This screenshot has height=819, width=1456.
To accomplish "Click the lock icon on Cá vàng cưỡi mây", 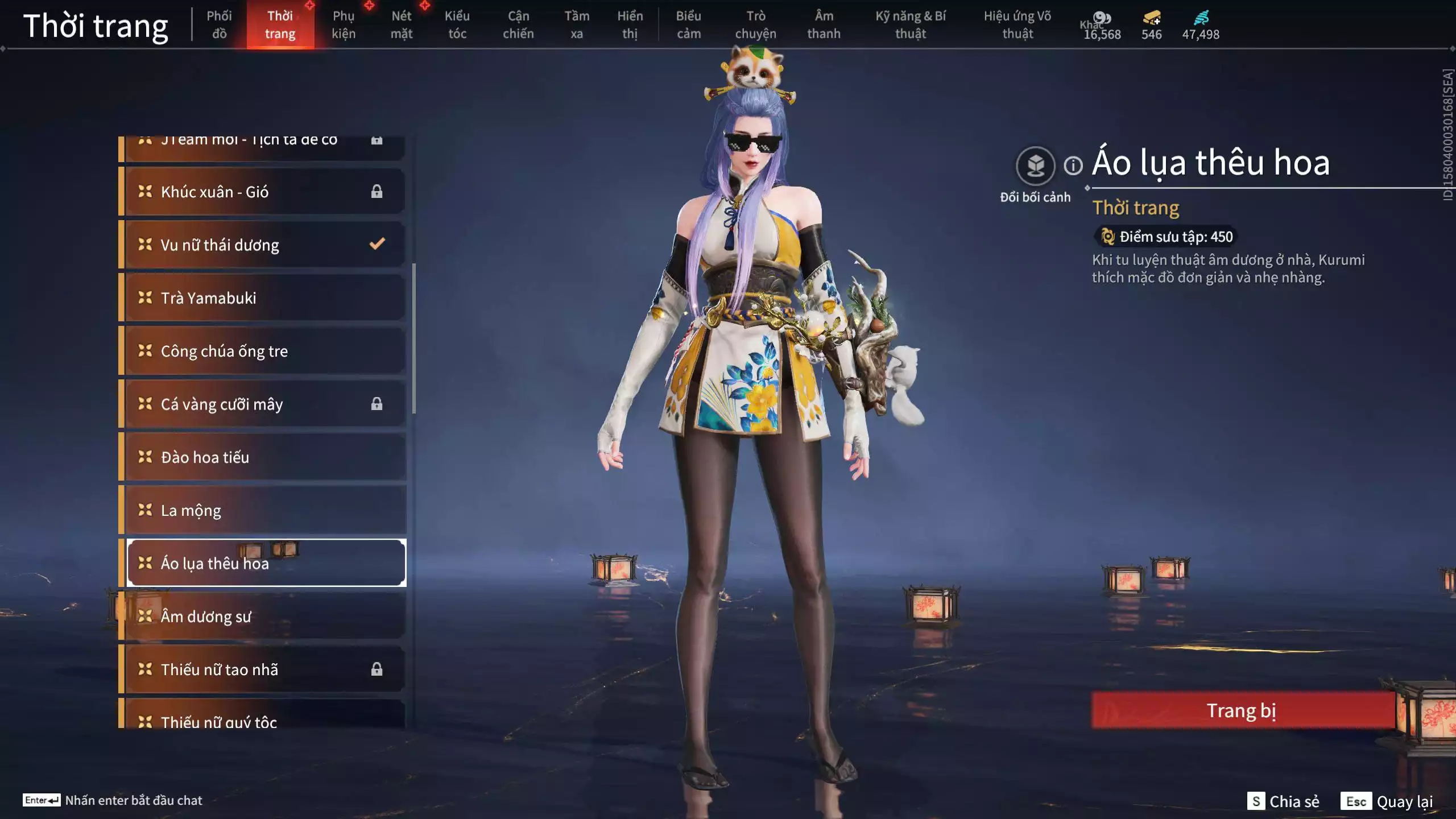I will click(x=377, y=404).
